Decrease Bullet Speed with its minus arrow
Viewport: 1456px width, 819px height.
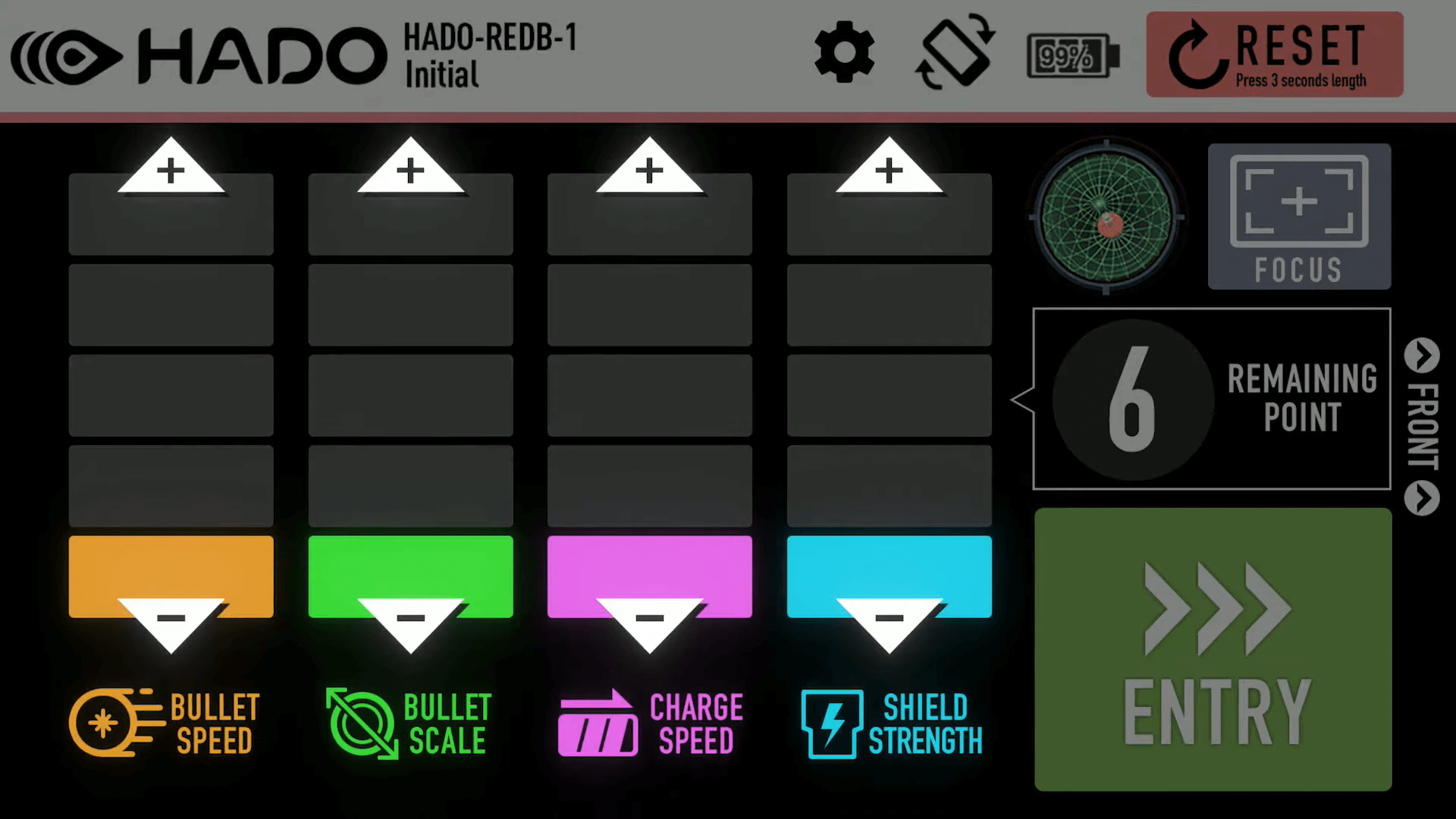coord(171,622)
